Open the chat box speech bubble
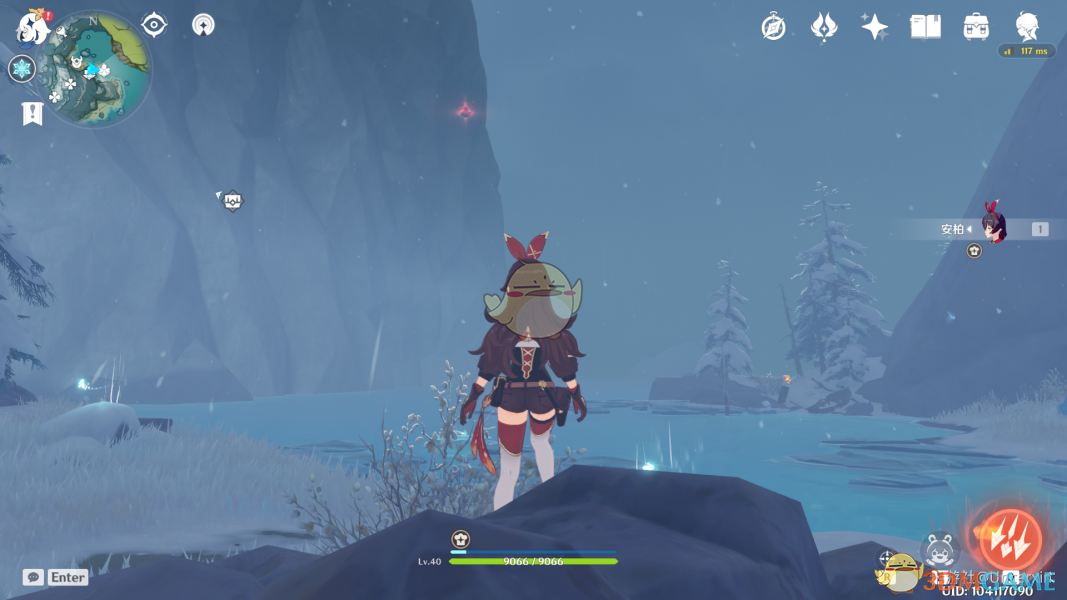1067x600 pixels. point(33,577)
